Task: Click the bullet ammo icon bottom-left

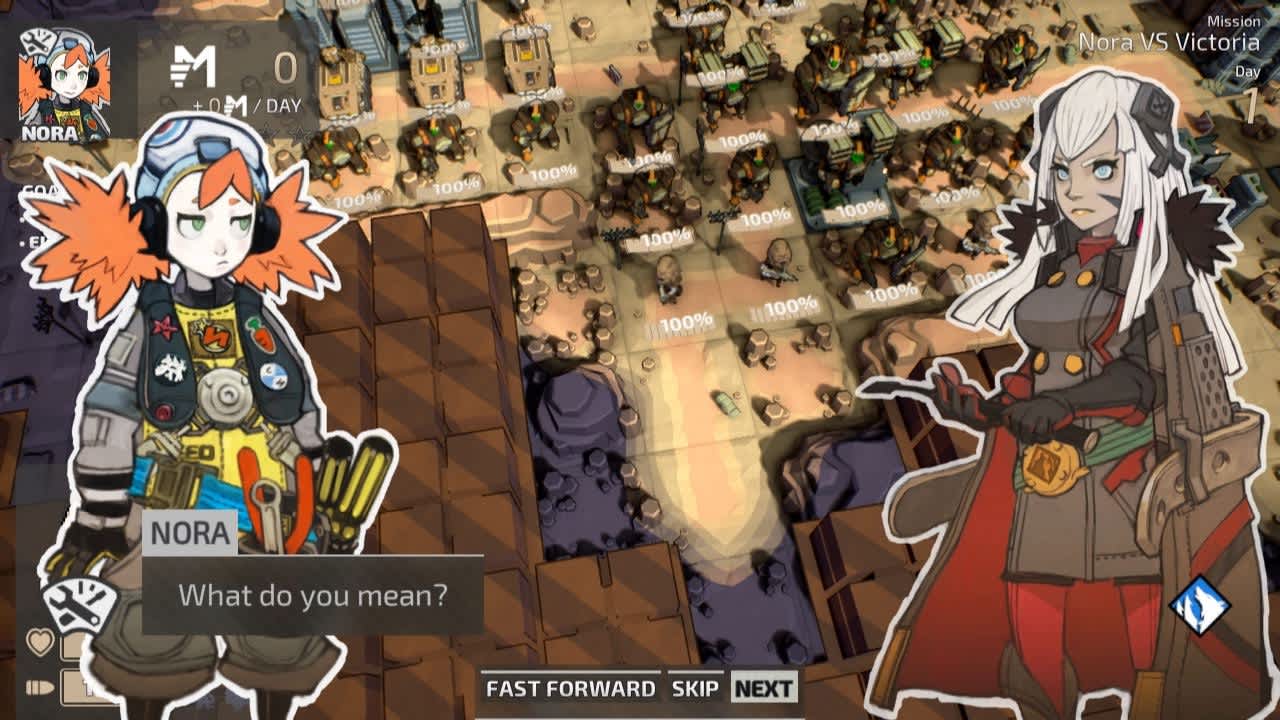Action: tap(40, 686)
